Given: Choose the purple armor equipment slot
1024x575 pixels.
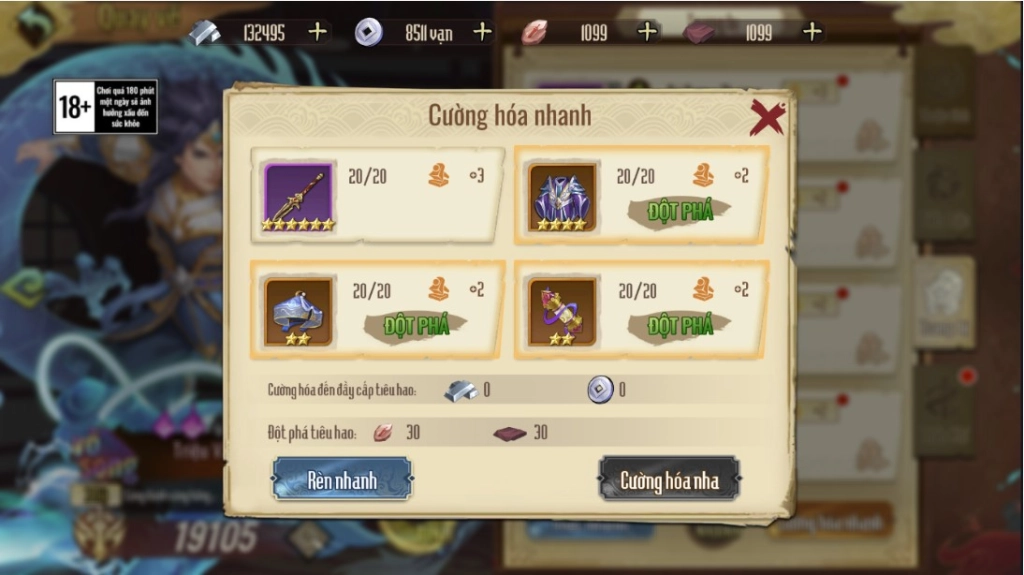Looking at the screenshot, I should coord(562,196).
